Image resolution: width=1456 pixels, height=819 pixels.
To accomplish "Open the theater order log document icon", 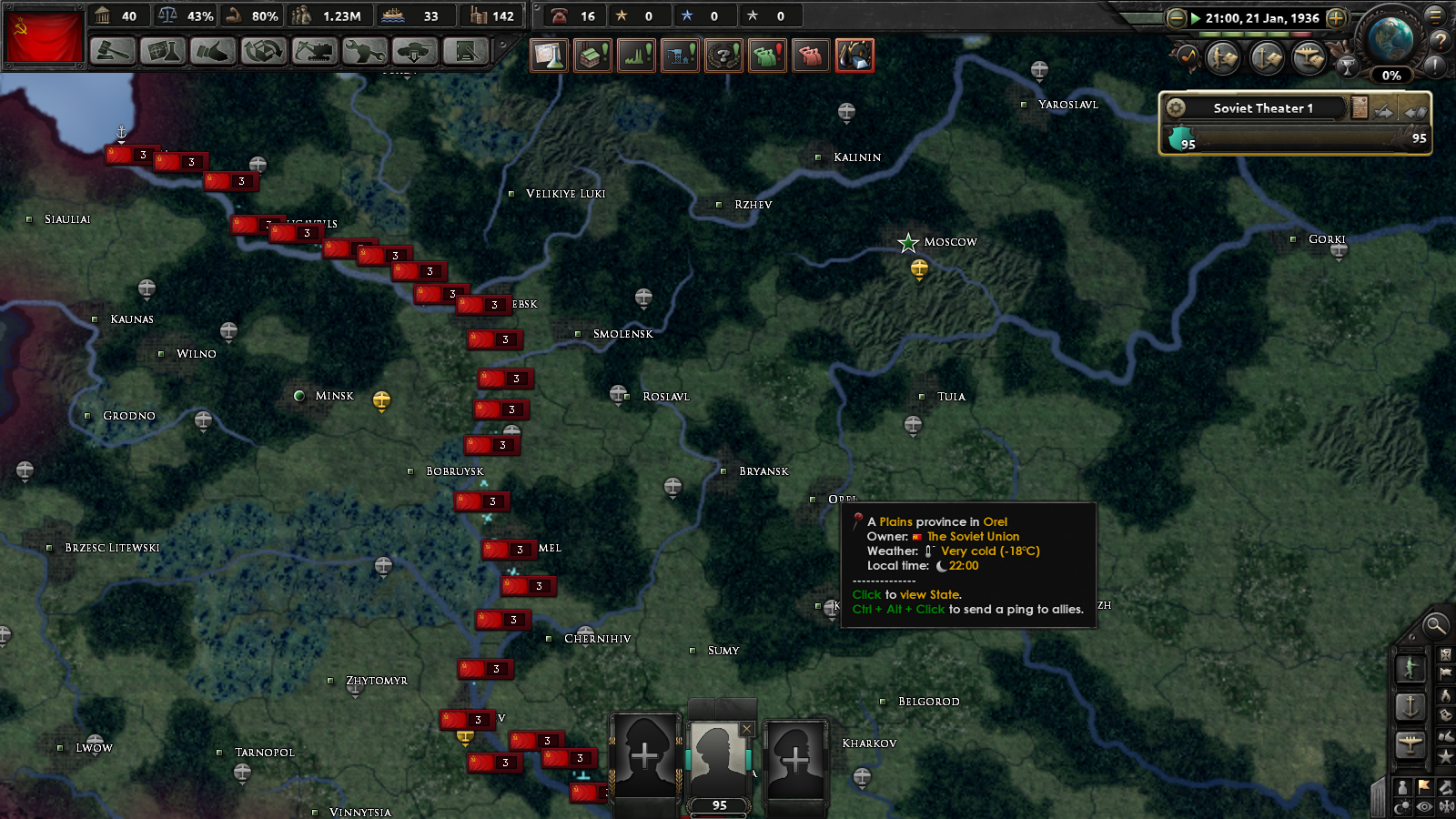I will click(1360, 107).
